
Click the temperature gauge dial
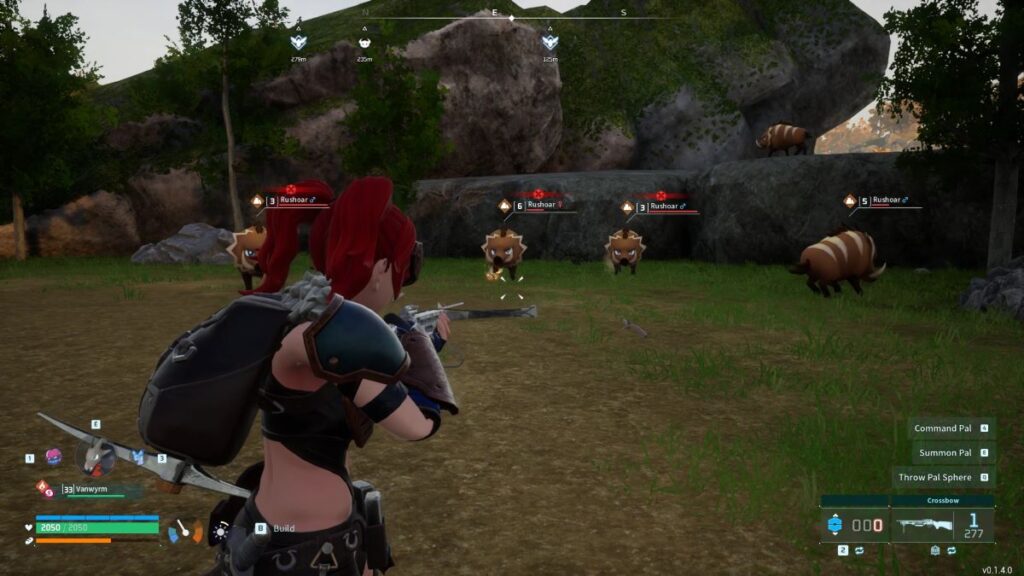coord(184,530)
